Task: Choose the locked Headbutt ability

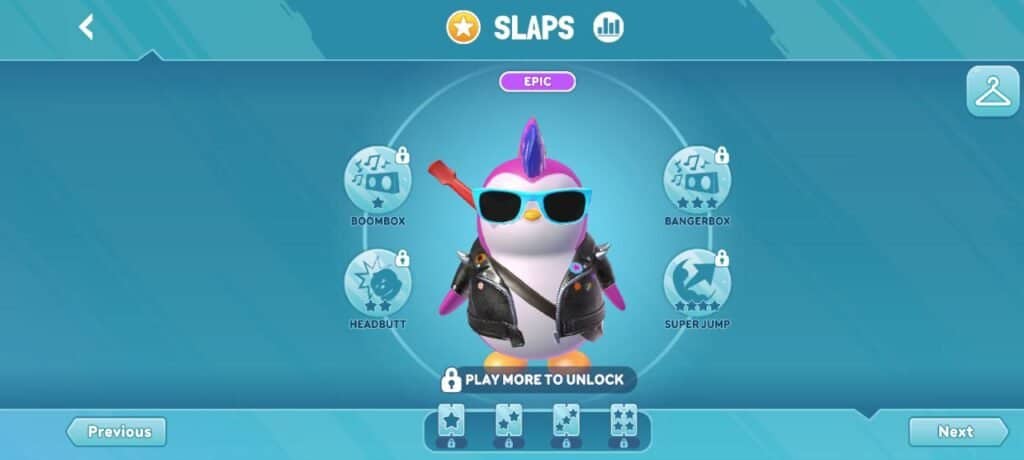Action: [377, 283]
